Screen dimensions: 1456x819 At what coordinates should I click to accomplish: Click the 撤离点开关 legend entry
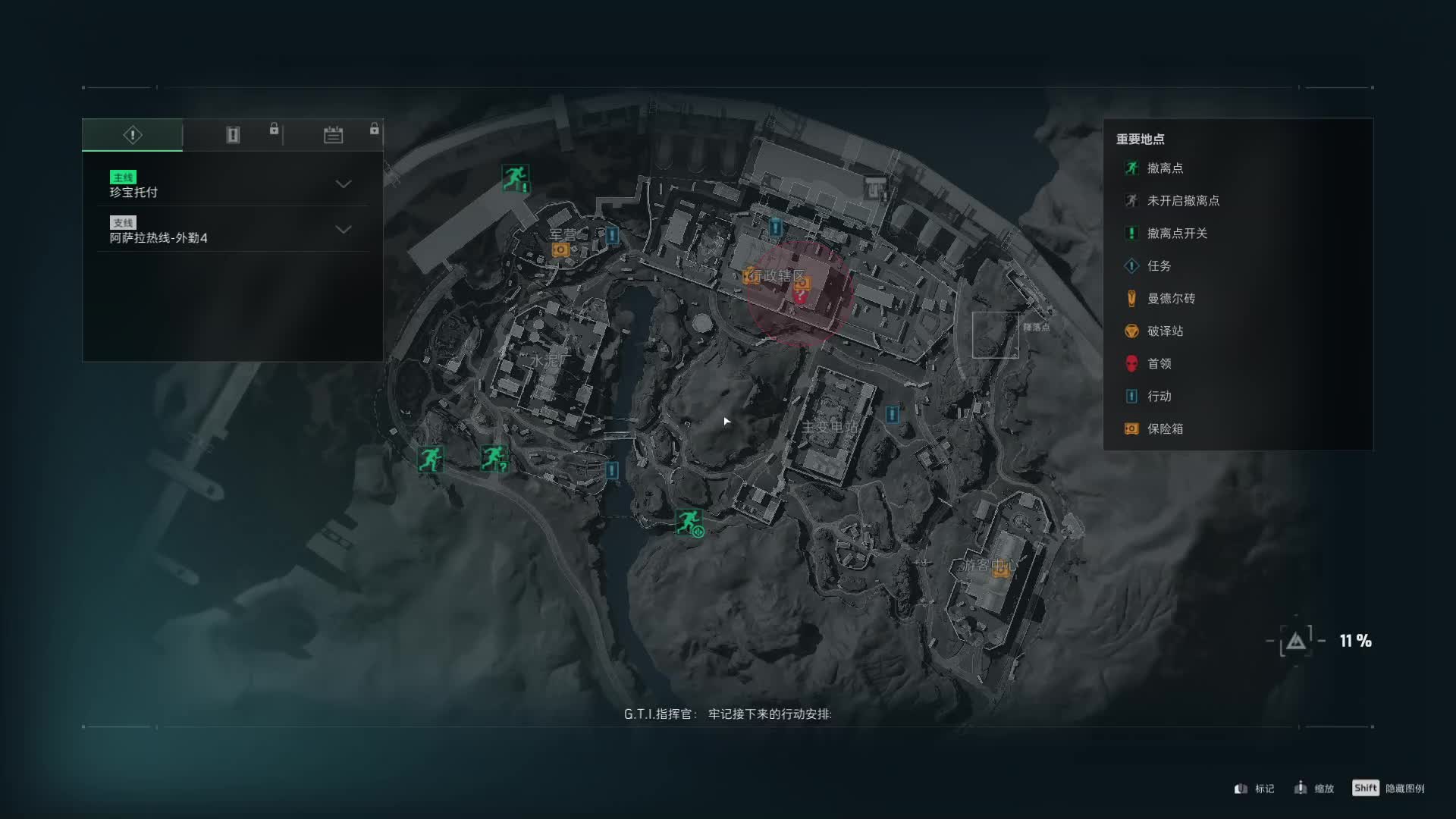[1176, 234]
